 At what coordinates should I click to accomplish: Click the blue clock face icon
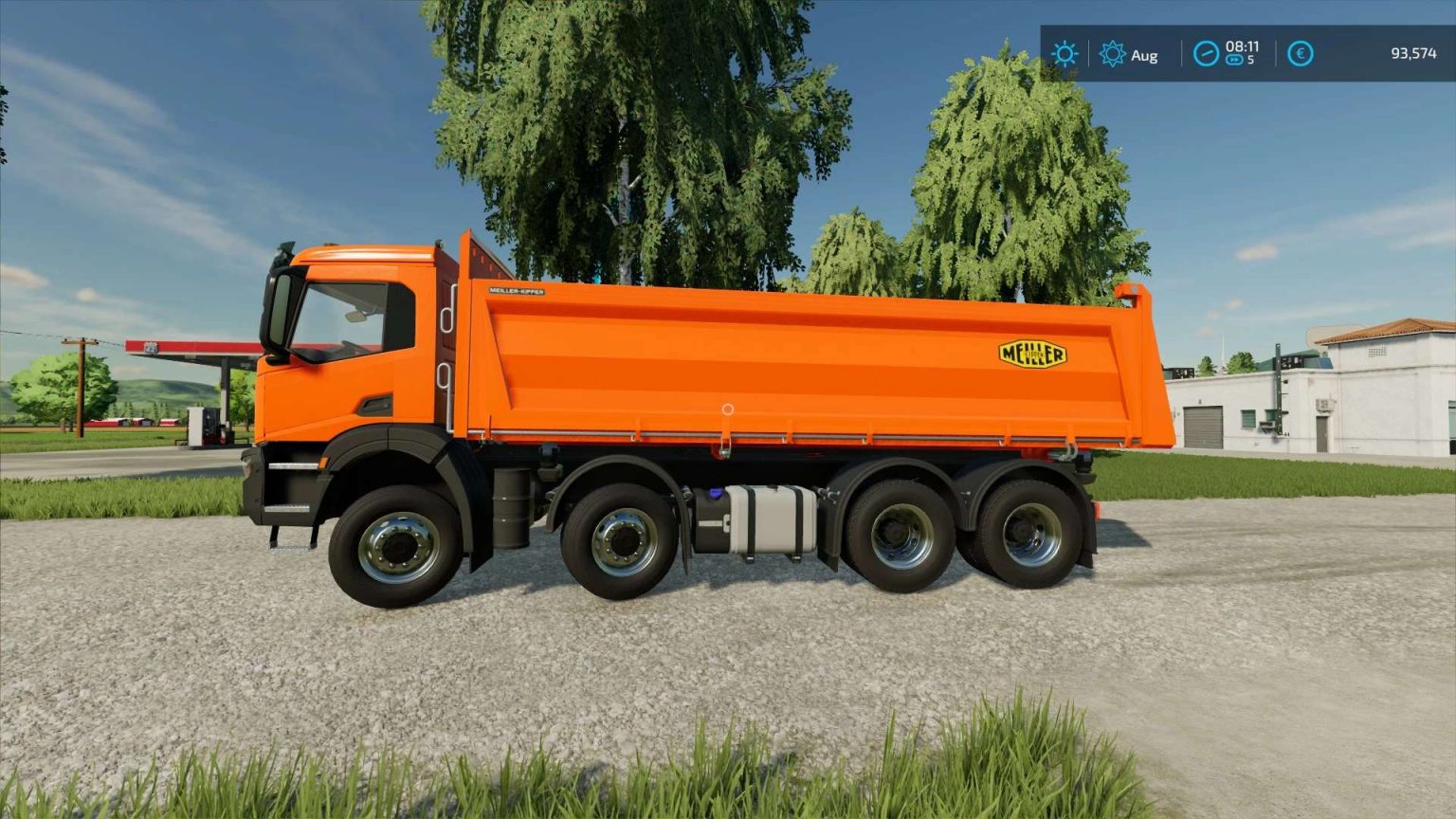click(1204, 54)
